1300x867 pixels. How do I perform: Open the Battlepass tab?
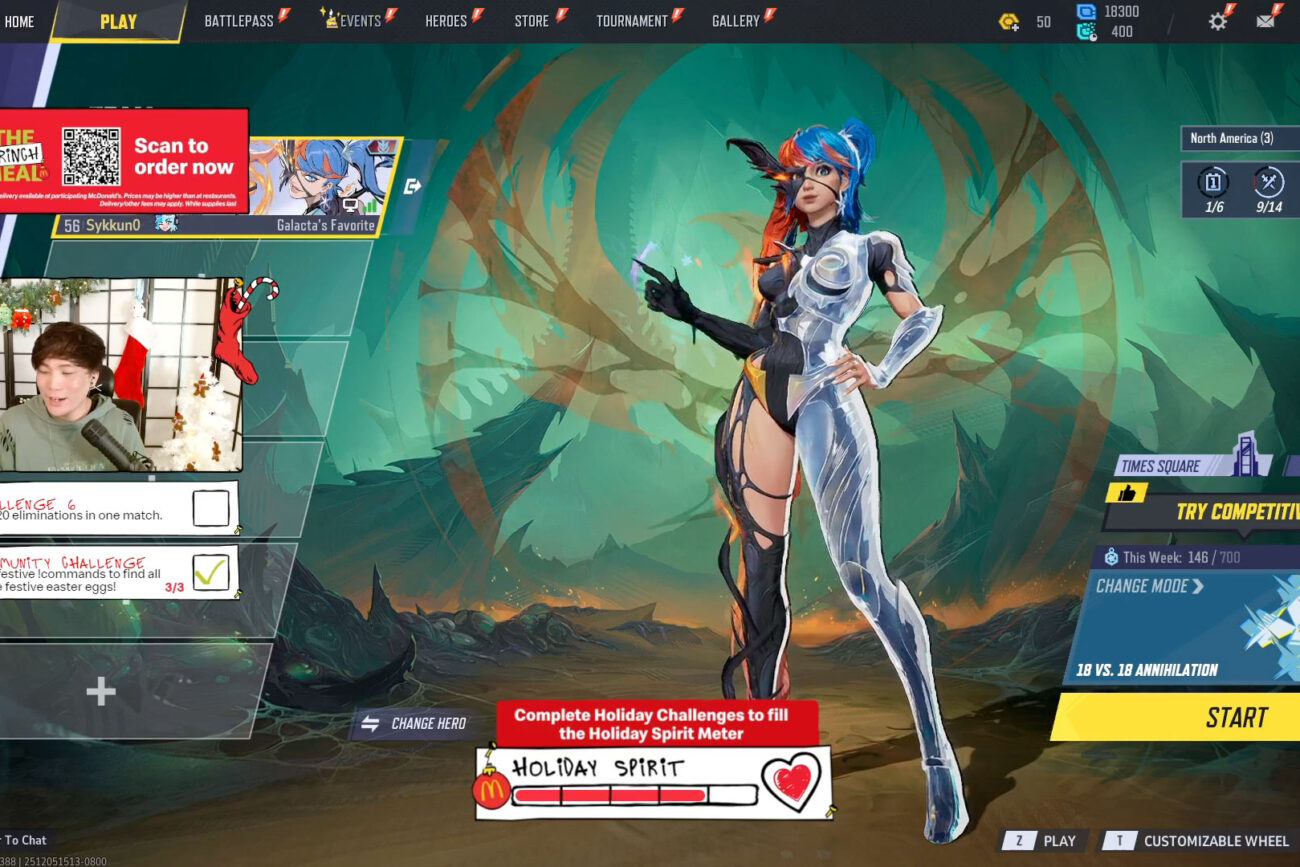239,21
